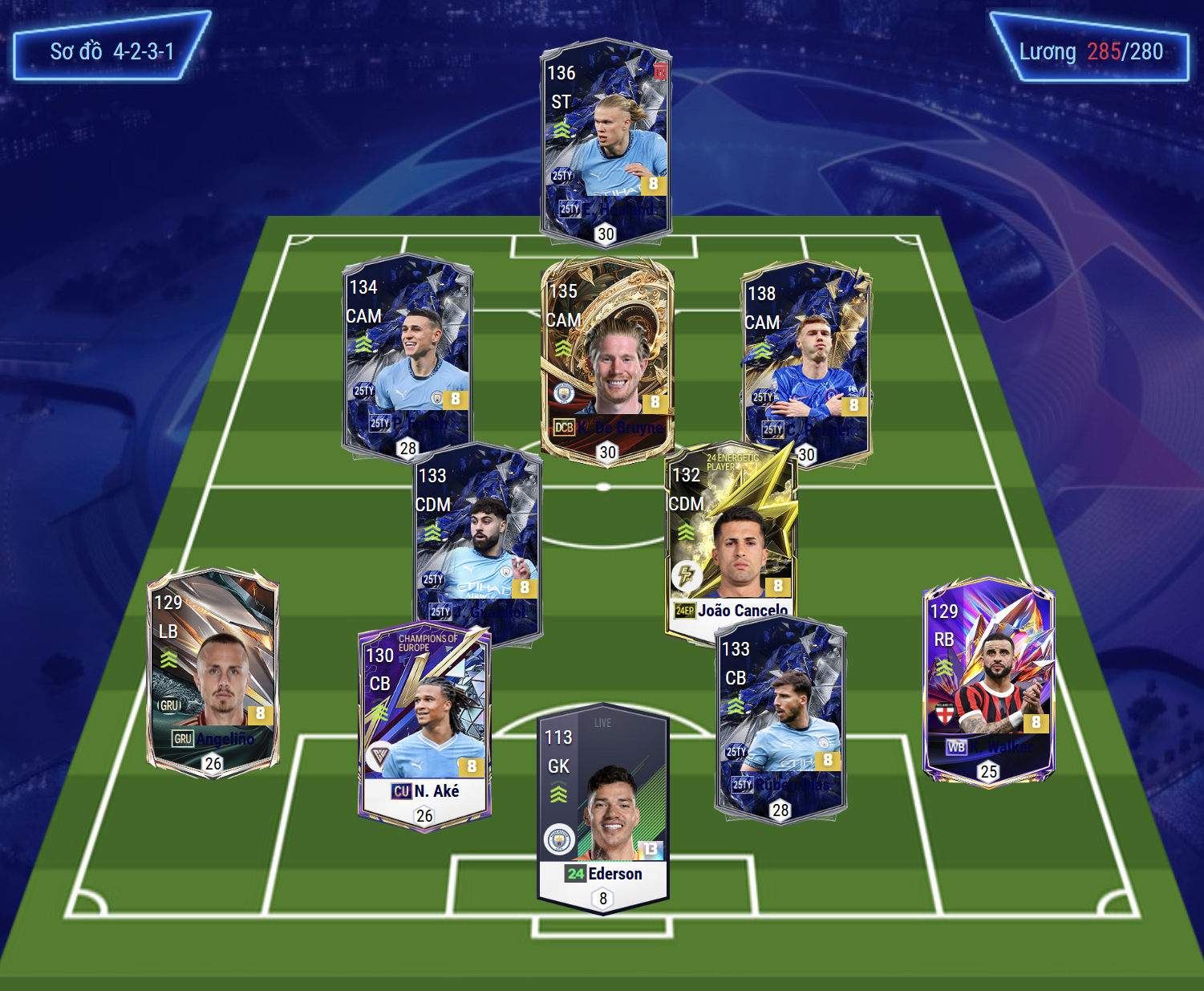
Task: Choose the Walker right back card
Action: tap(988, 680)
